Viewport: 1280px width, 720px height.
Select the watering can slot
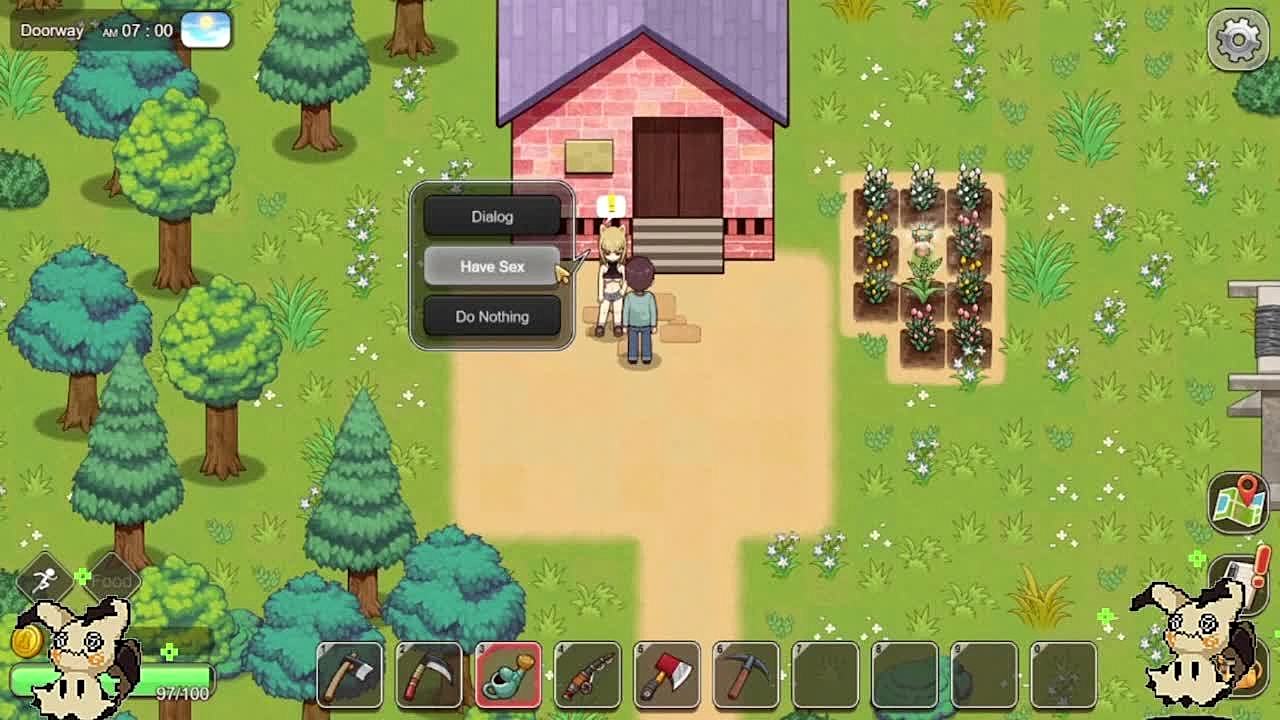pyautogui.click(x=508, y=675)
